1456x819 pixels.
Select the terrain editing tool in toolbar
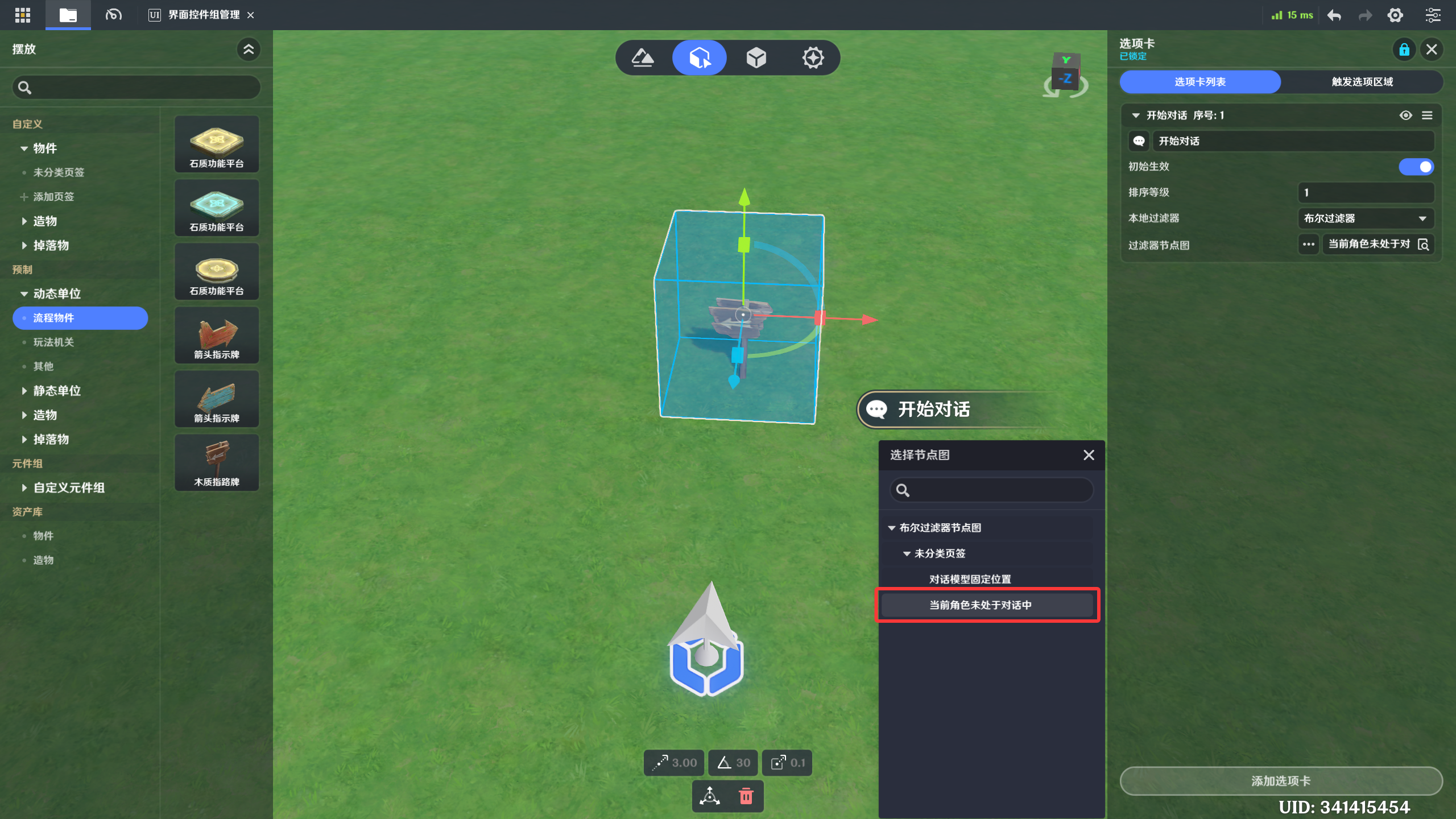643,57
